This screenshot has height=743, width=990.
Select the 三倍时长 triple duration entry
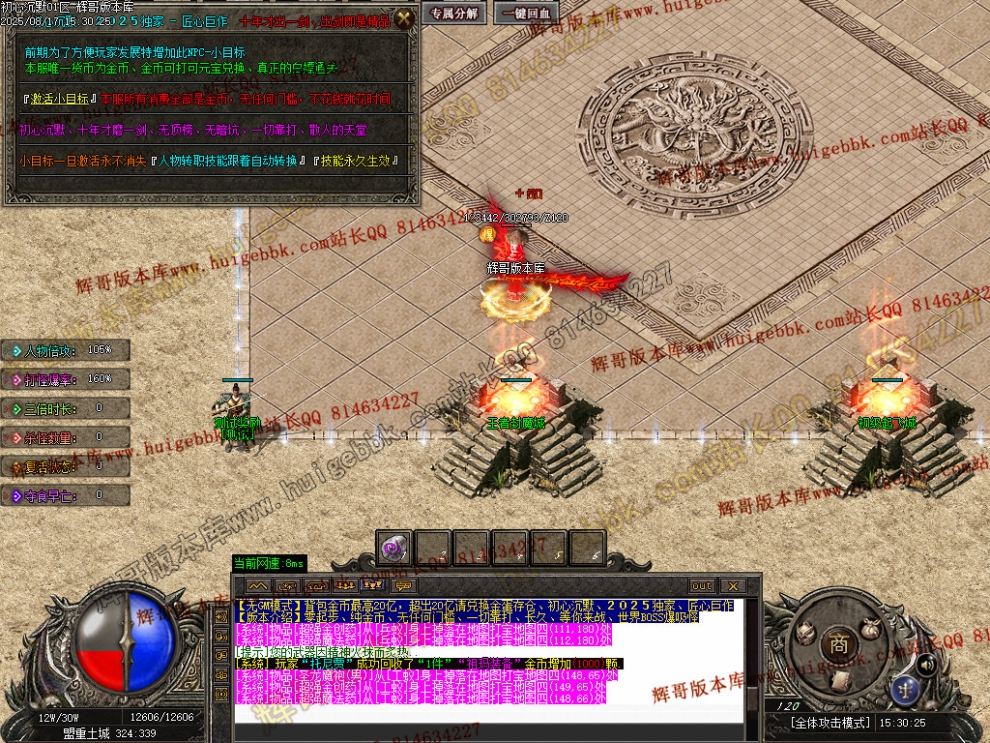click(56, 408)
